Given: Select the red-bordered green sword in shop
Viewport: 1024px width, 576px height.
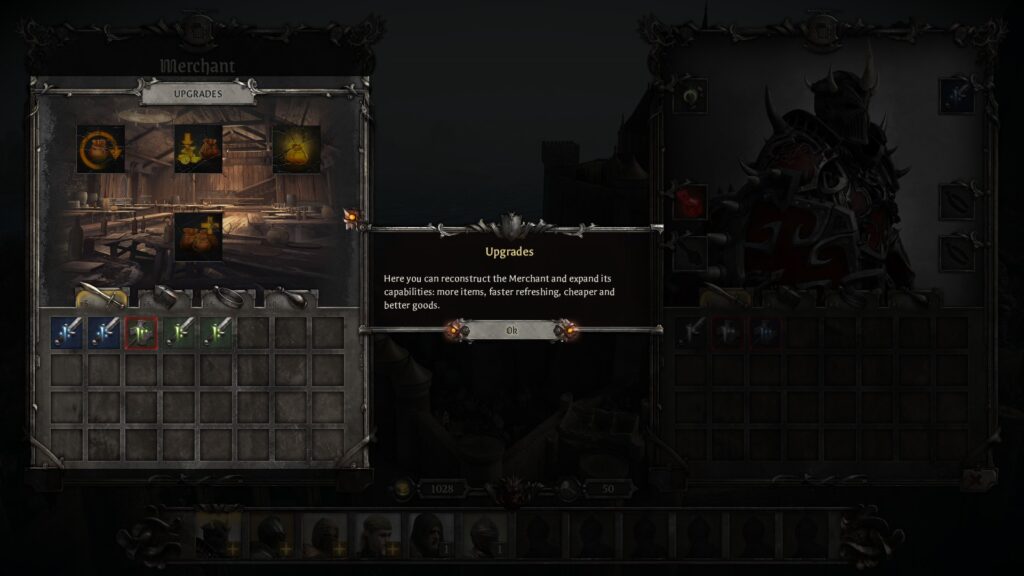Looking at the screenshot, I should 142,333.
